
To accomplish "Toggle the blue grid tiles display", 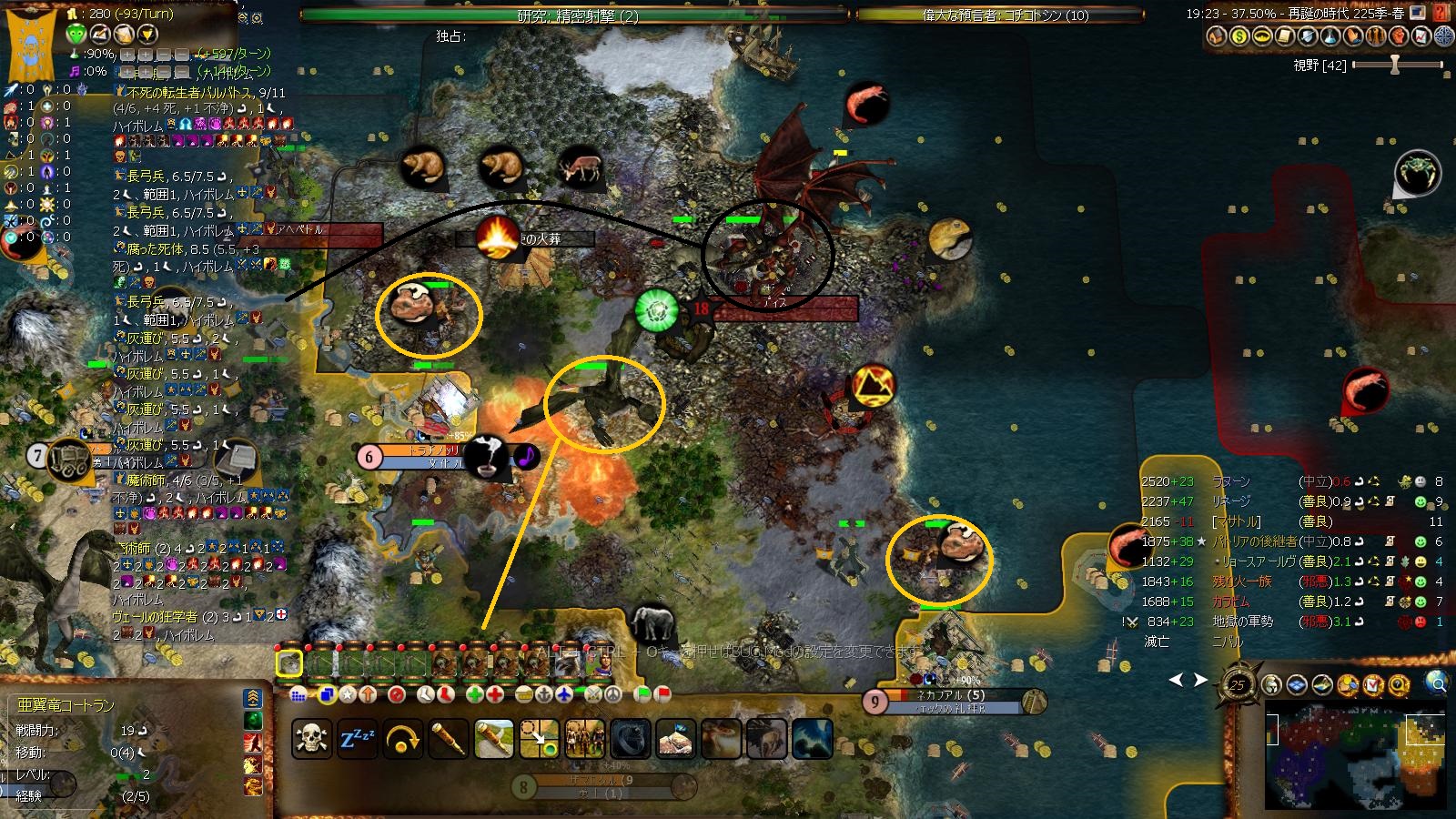I will (1296, 684).
